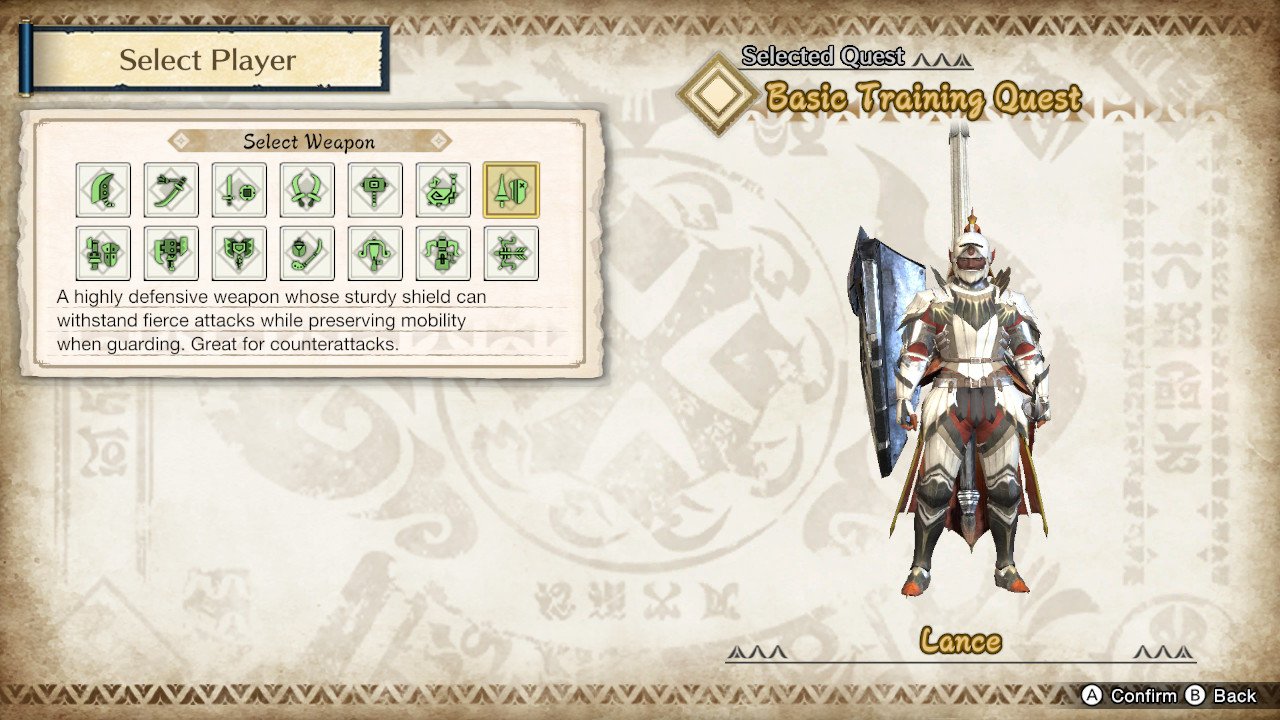The height and width of the screenshot is (720, 1280).
Task: Select the Dual Blades weapon icon
Action: click(307, 190)
